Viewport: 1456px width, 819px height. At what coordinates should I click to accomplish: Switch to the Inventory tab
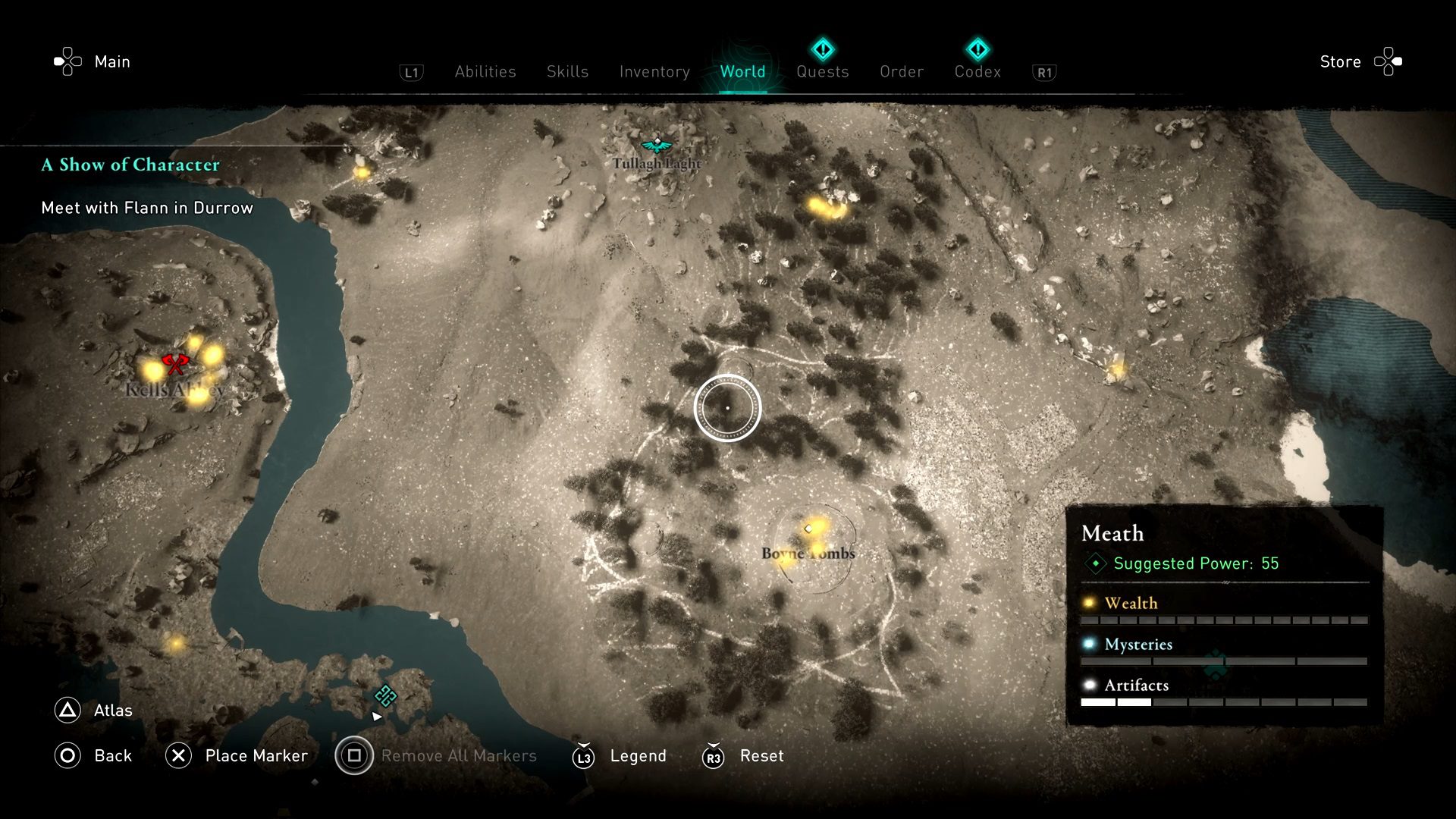click(x=654, y=71)
